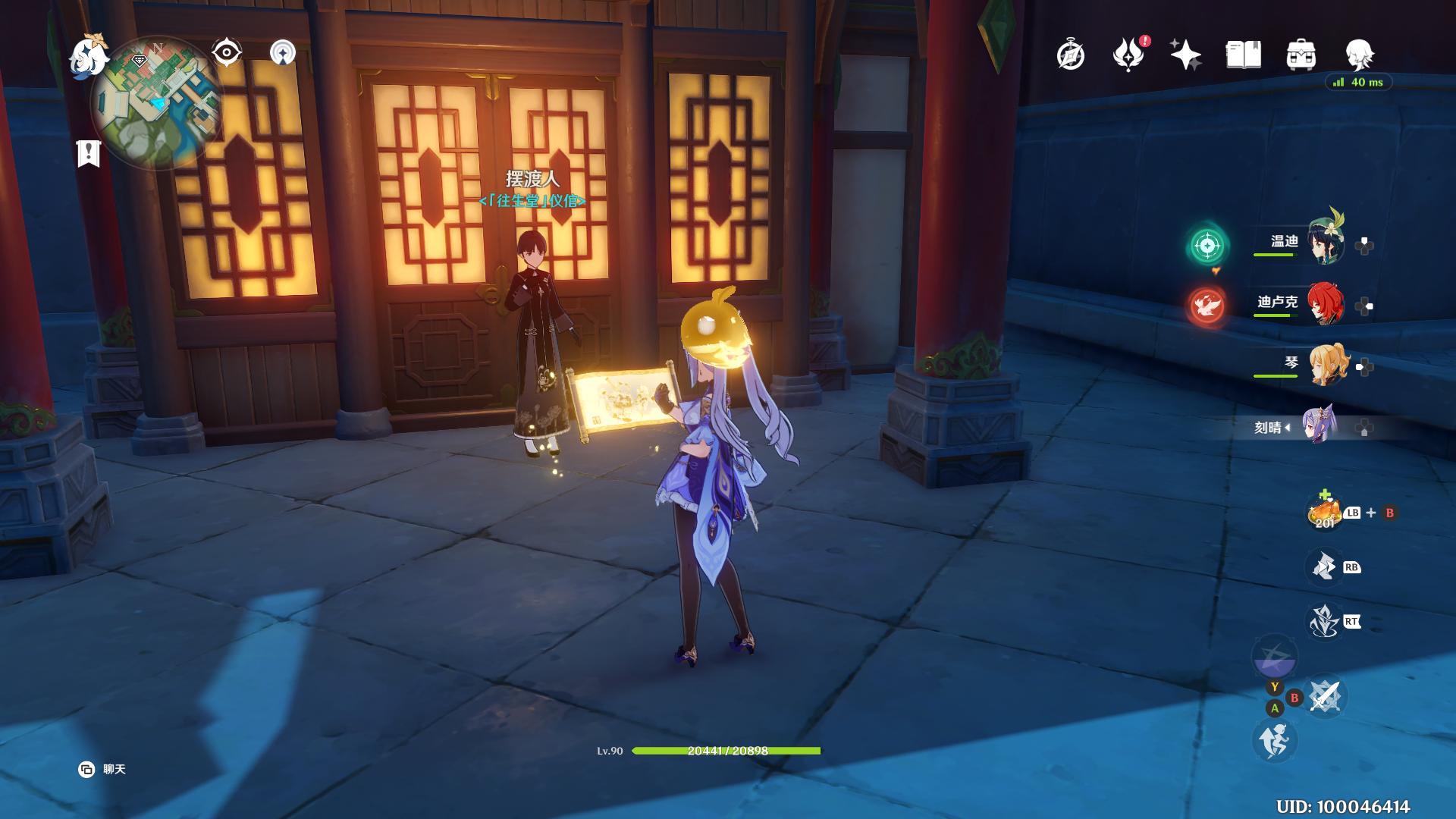Open the wish star icon

[1185, 55]
